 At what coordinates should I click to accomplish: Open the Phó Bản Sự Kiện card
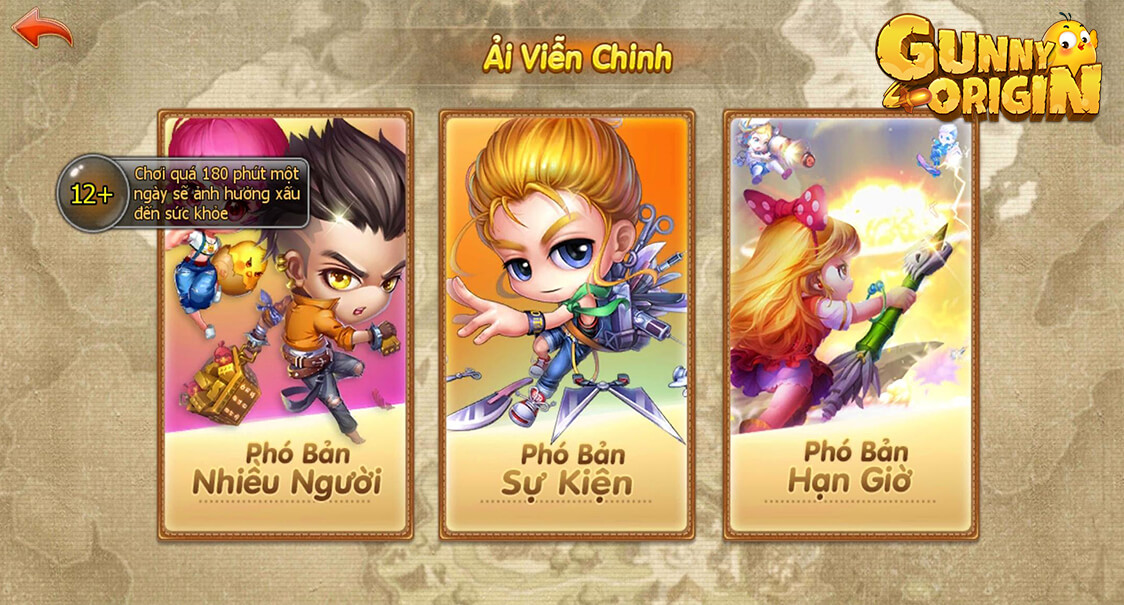[567, 325]
